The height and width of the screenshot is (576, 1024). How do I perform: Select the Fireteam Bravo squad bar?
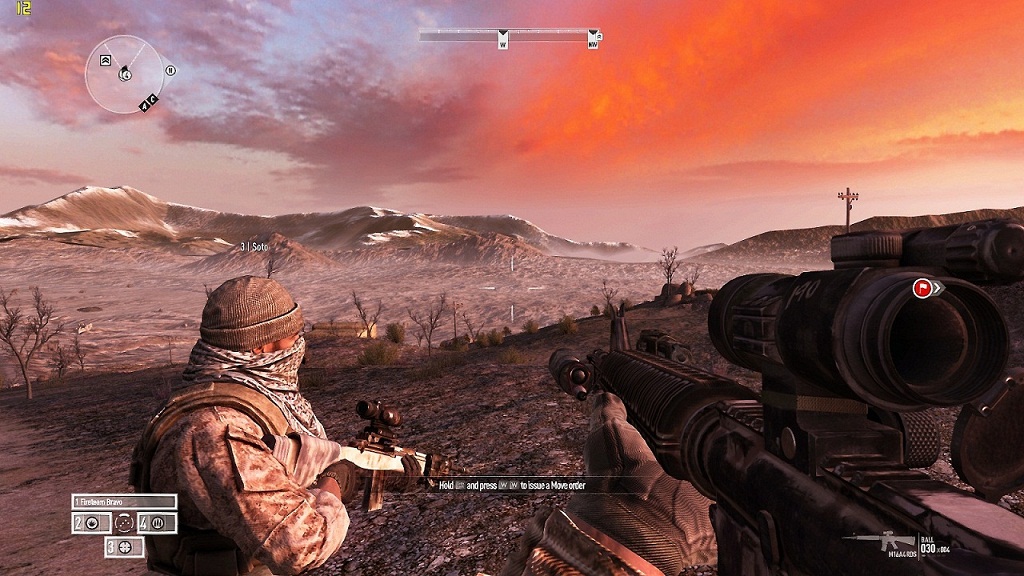point(124,501)
